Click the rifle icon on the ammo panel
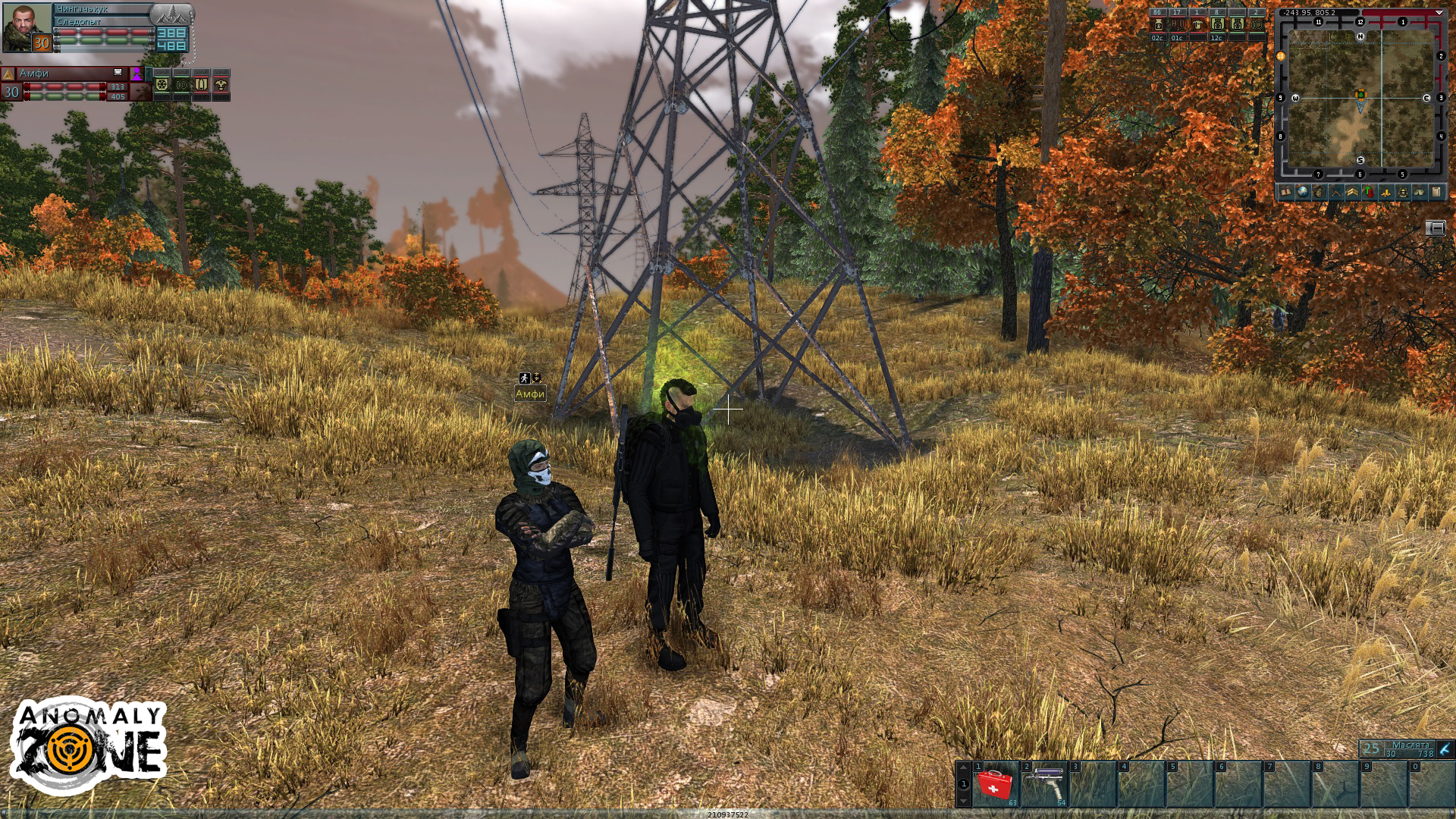The height and width of the screenshot is (819, 1456). pos(1445,749)
